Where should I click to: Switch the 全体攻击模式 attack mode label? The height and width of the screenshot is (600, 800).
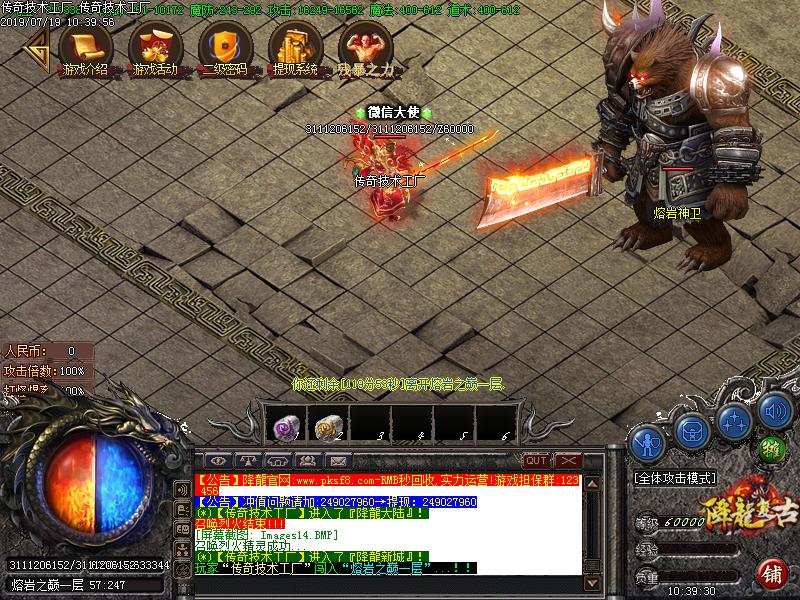click(675, 479)
